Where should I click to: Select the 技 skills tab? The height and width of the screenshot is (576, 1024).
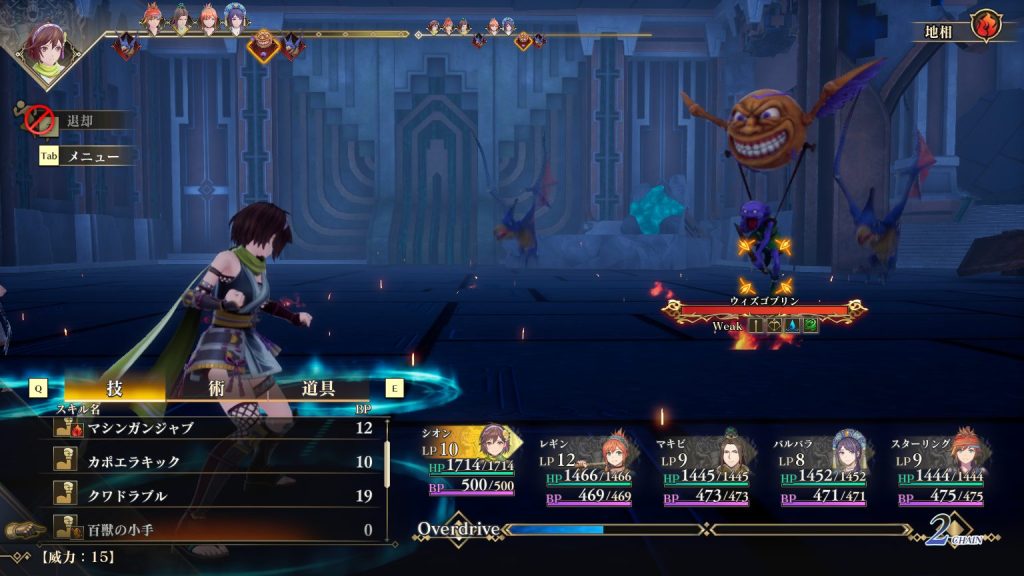(x=114, y=389)
